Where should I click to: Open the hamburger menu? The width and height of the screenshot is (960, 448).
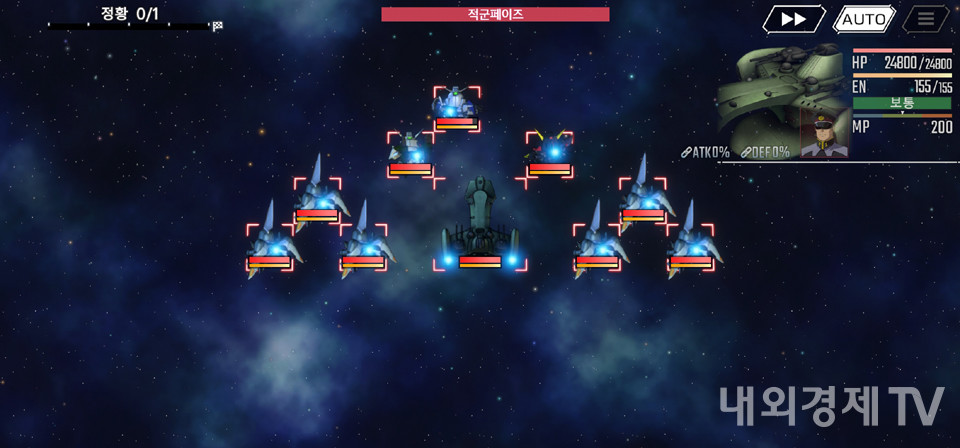click(x=926, y=19)
